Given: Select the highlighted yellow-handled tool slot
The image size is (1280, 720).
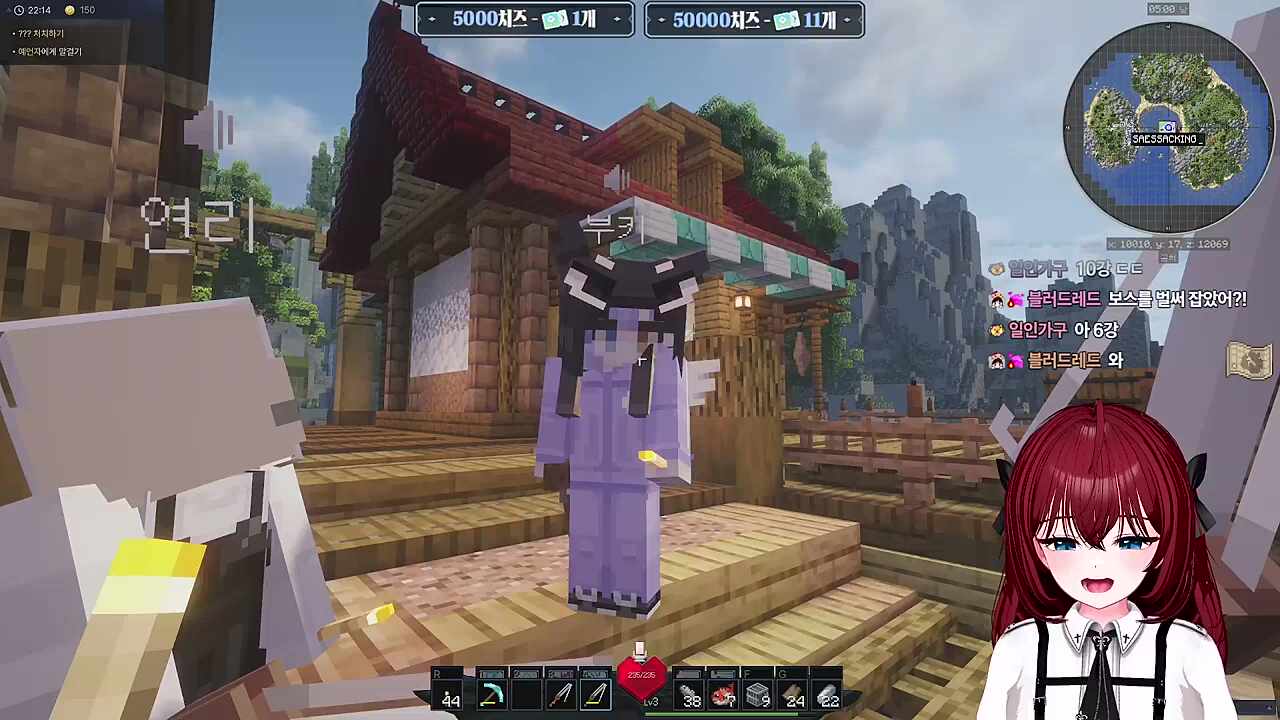Looking at the screenshot, I should 596,694.
